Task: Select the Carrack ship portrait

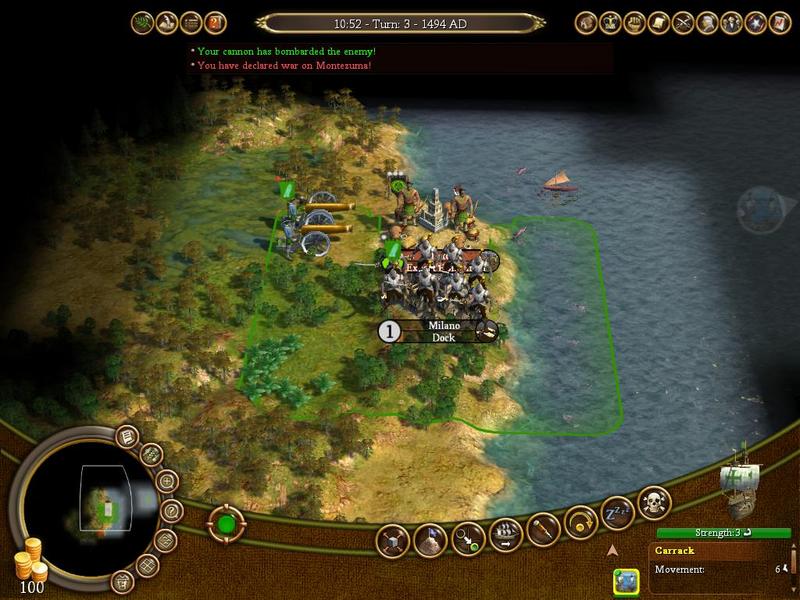Action: tap(741, 478)
